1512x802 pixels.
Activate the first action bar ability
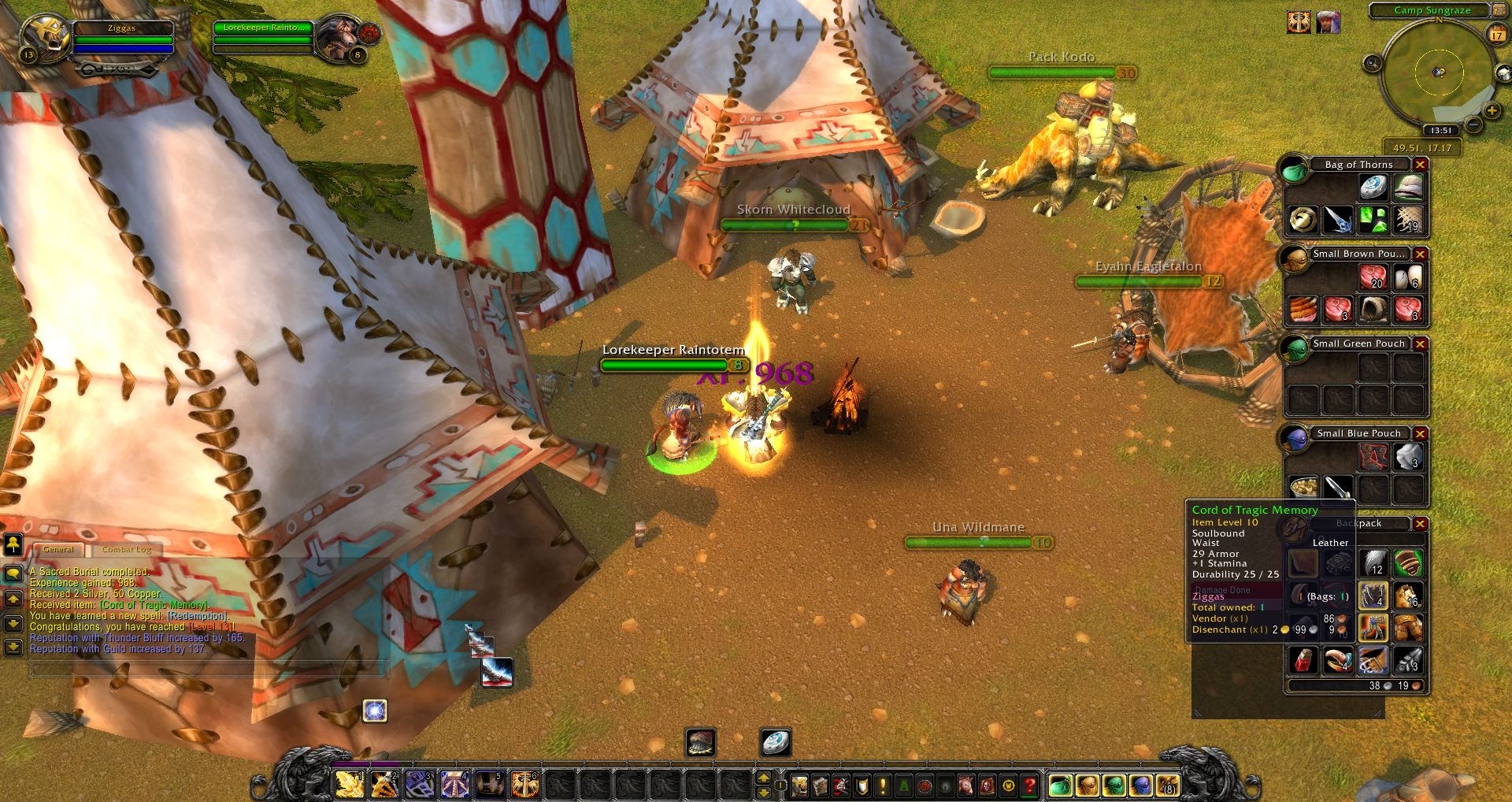point(349,785)
